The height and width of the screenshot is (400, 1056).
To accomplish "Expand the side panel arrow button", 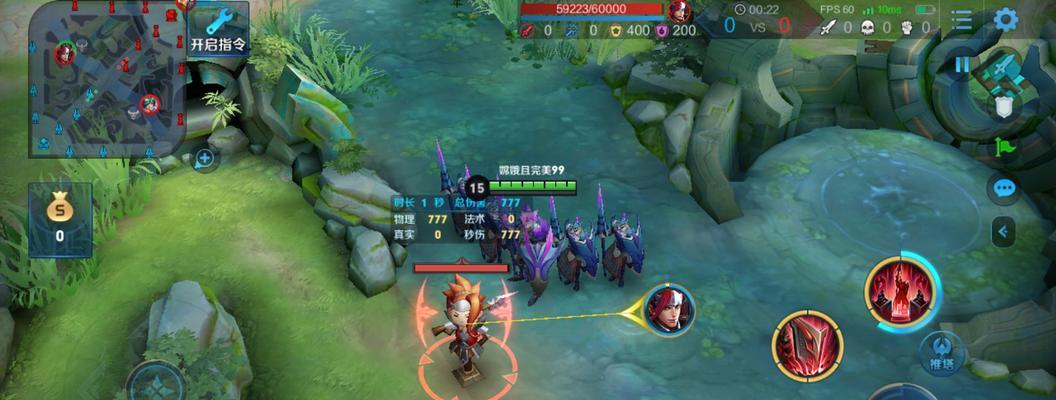I will (x=1004, y=232).
